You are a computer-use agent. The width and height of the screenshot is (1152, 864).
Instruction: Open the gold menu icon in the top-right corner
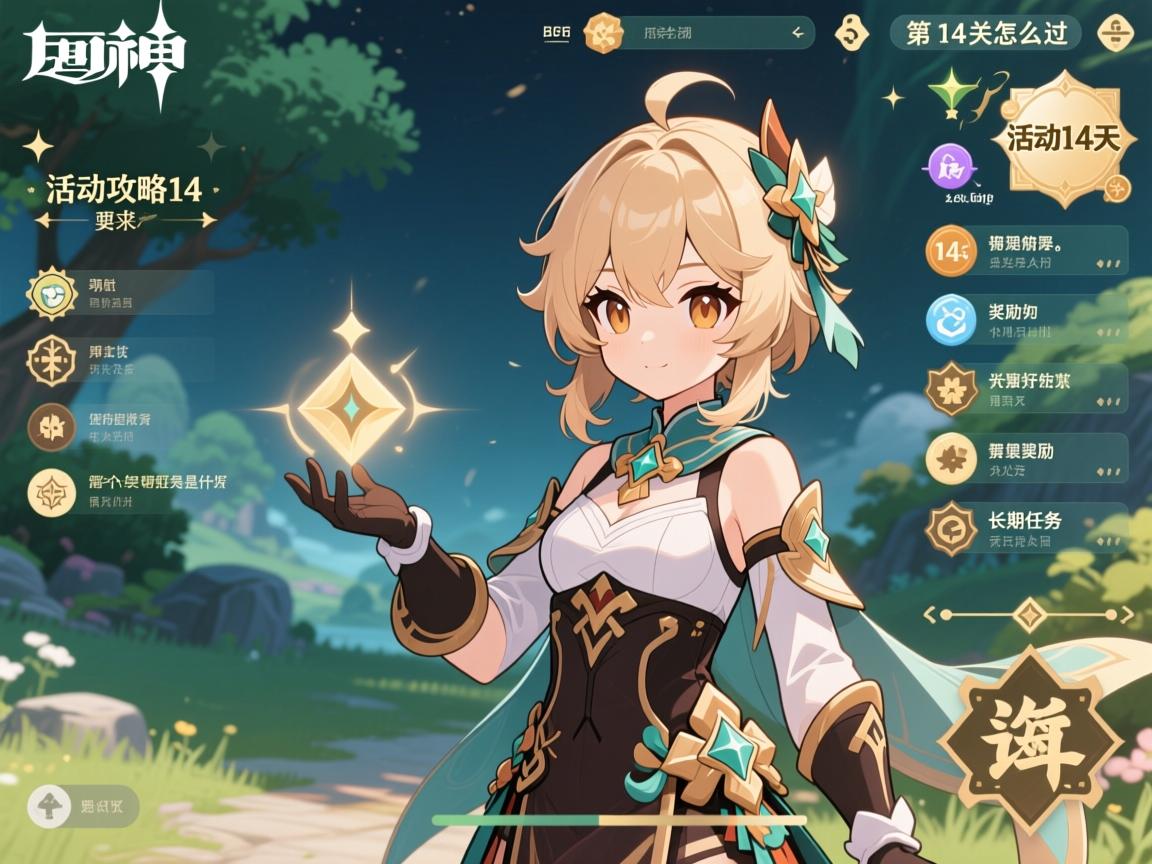click(1115, 33)
